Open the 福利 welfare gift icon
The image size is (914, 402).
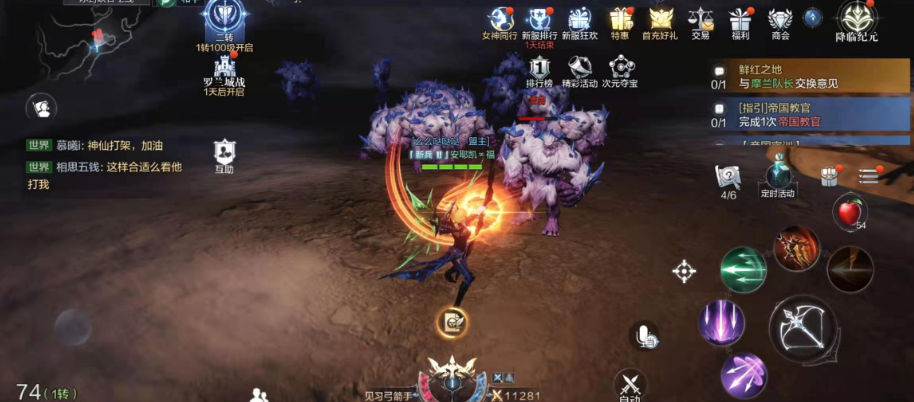(x=740, y=19)
